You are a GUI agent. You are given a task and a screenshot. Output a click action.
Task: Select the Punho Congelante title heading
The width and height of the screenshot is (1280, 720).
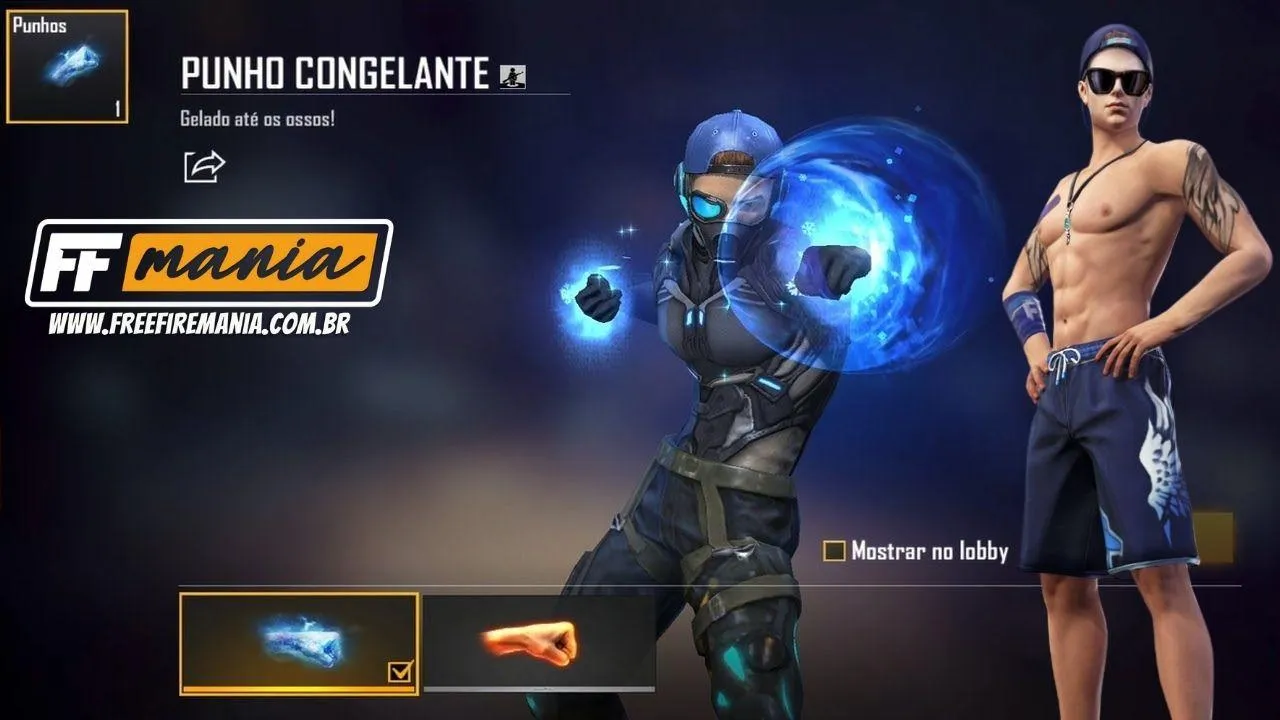(330, 70)
